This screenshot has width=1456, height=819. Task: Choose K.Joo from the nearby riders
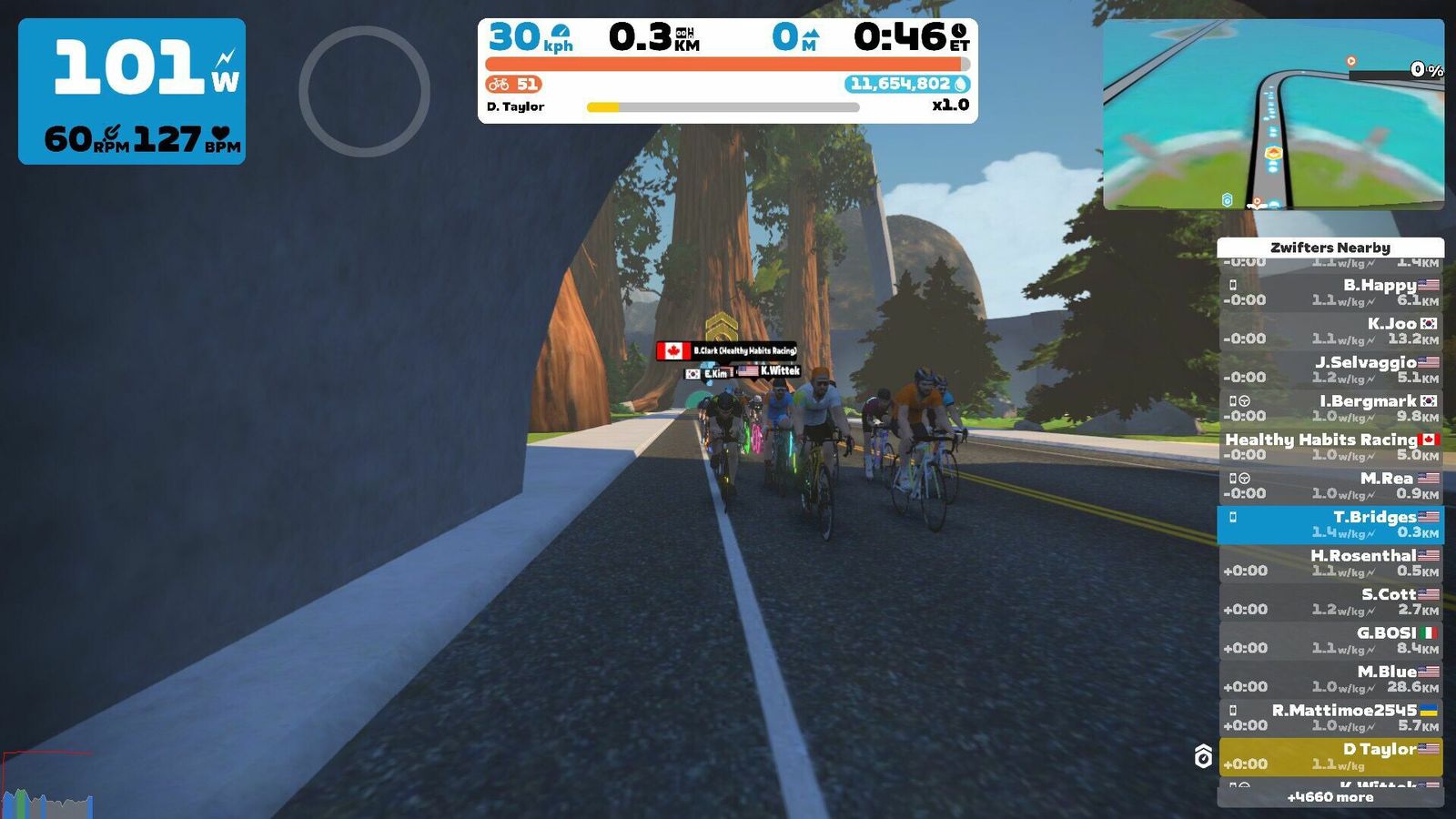tap(1330, 330)
